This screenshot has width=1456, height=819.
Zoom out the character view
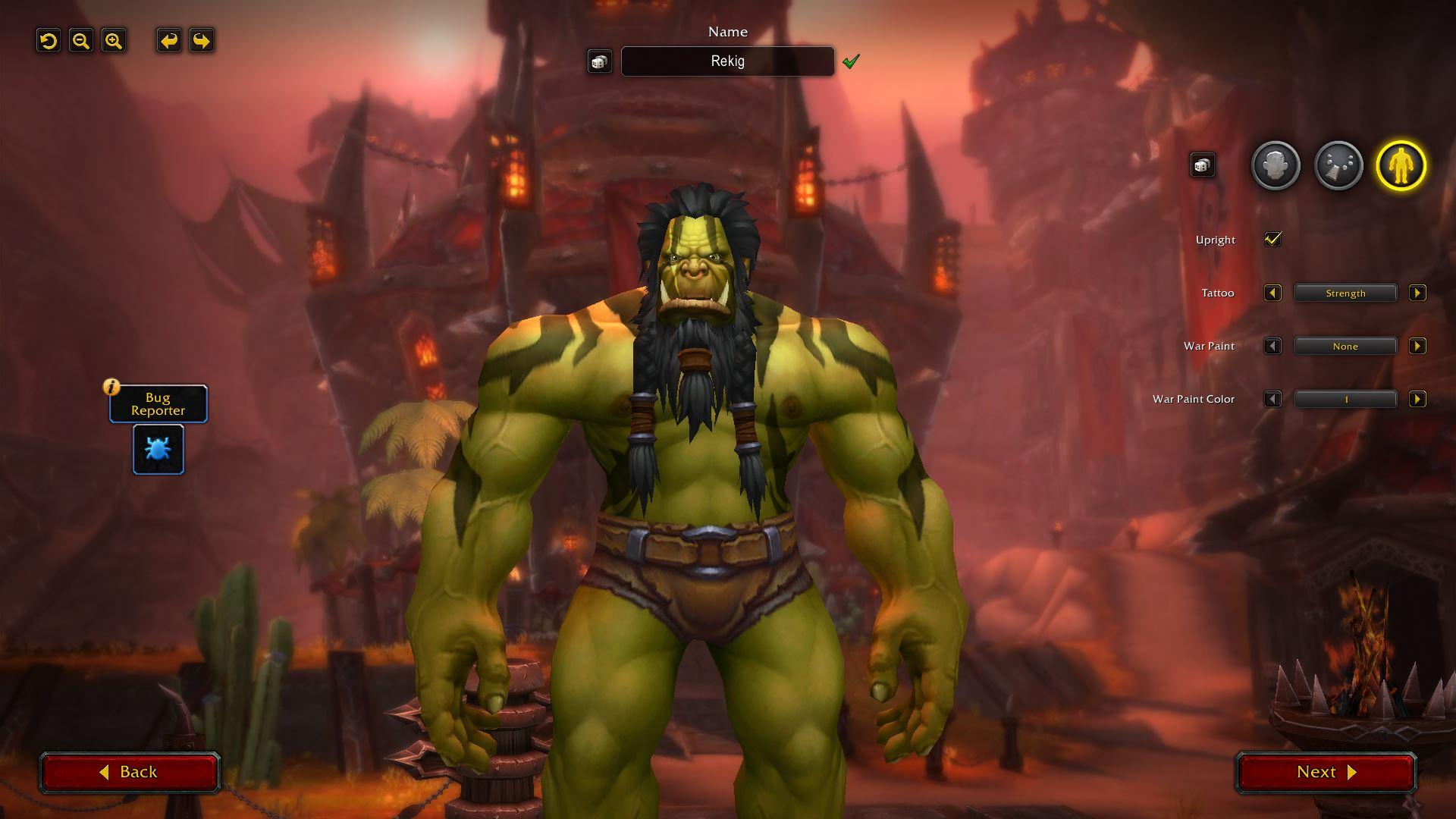[x=81, y=41]
